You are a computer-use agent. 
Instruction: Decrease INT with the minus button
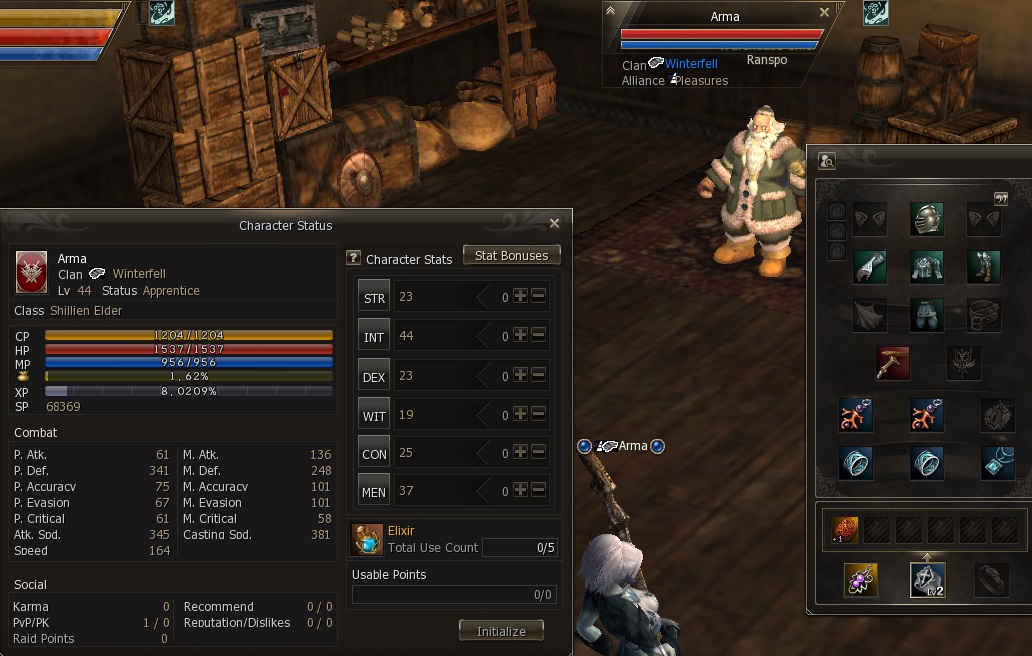coord(538,335)
